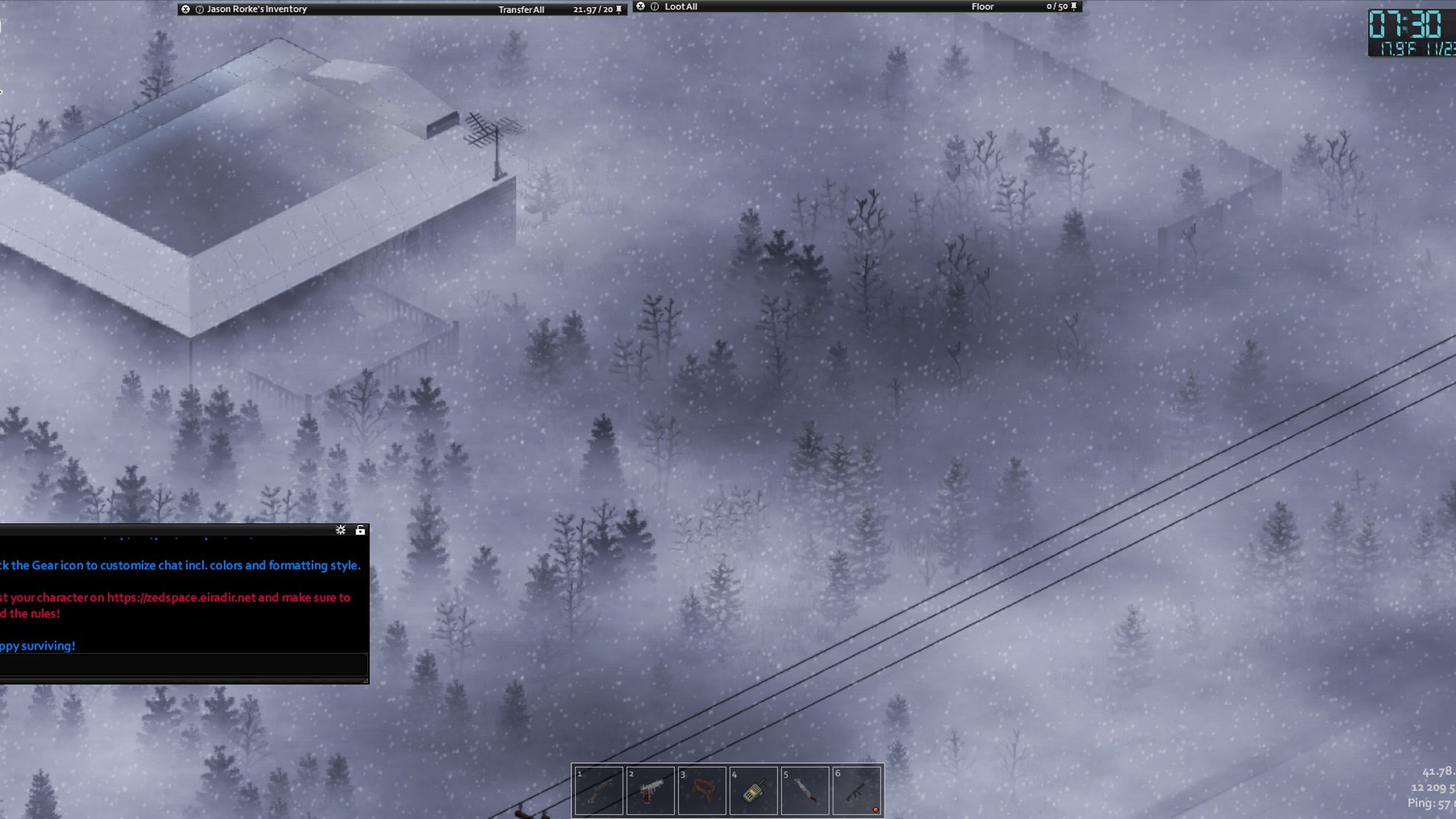Equip the rifle in hotbar slot 6
This screenshot has height=819, width=1456.
856,791
